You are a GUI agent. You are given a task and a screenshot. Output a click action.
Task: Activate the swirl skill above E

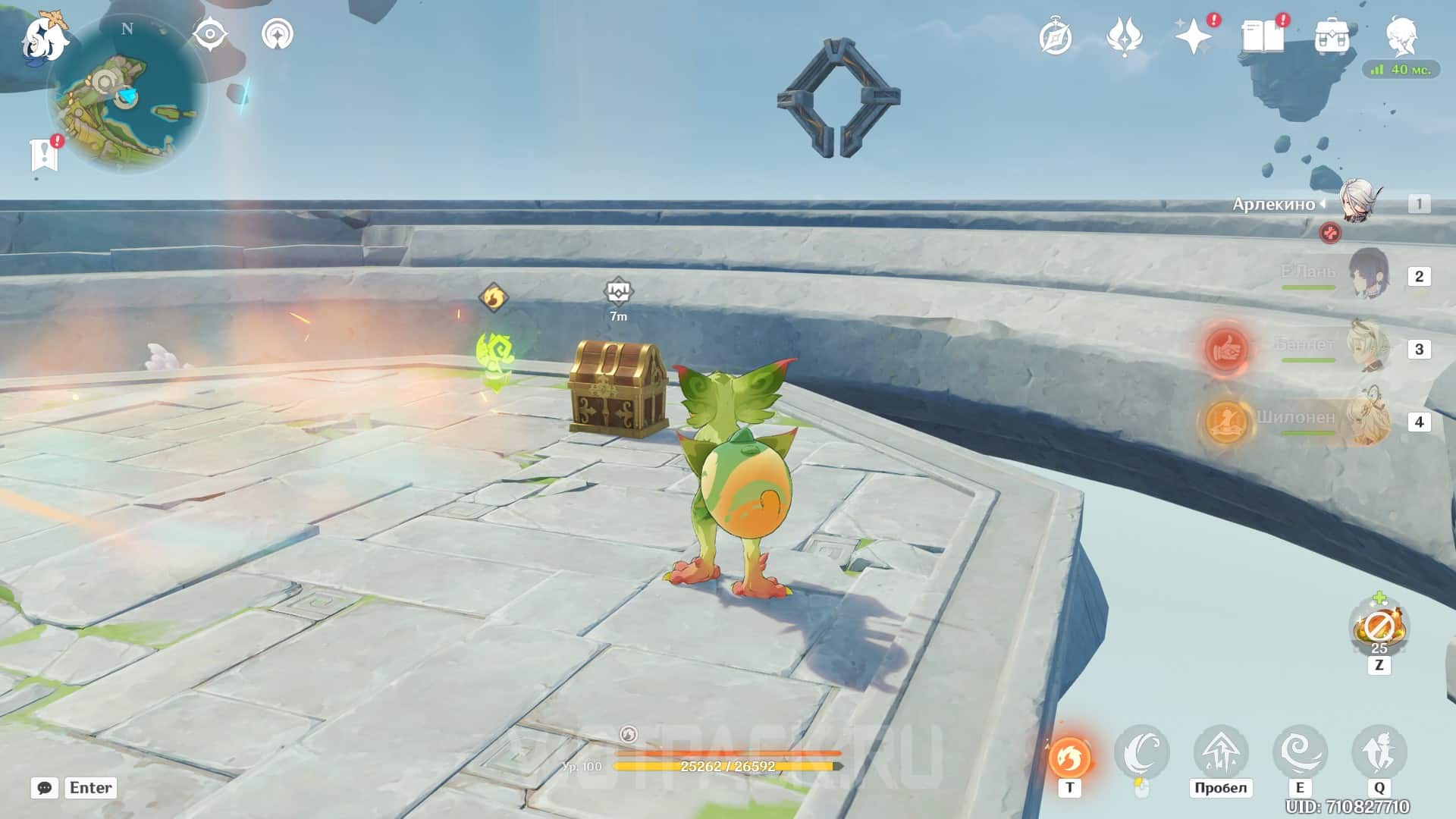coord(1300,752)
